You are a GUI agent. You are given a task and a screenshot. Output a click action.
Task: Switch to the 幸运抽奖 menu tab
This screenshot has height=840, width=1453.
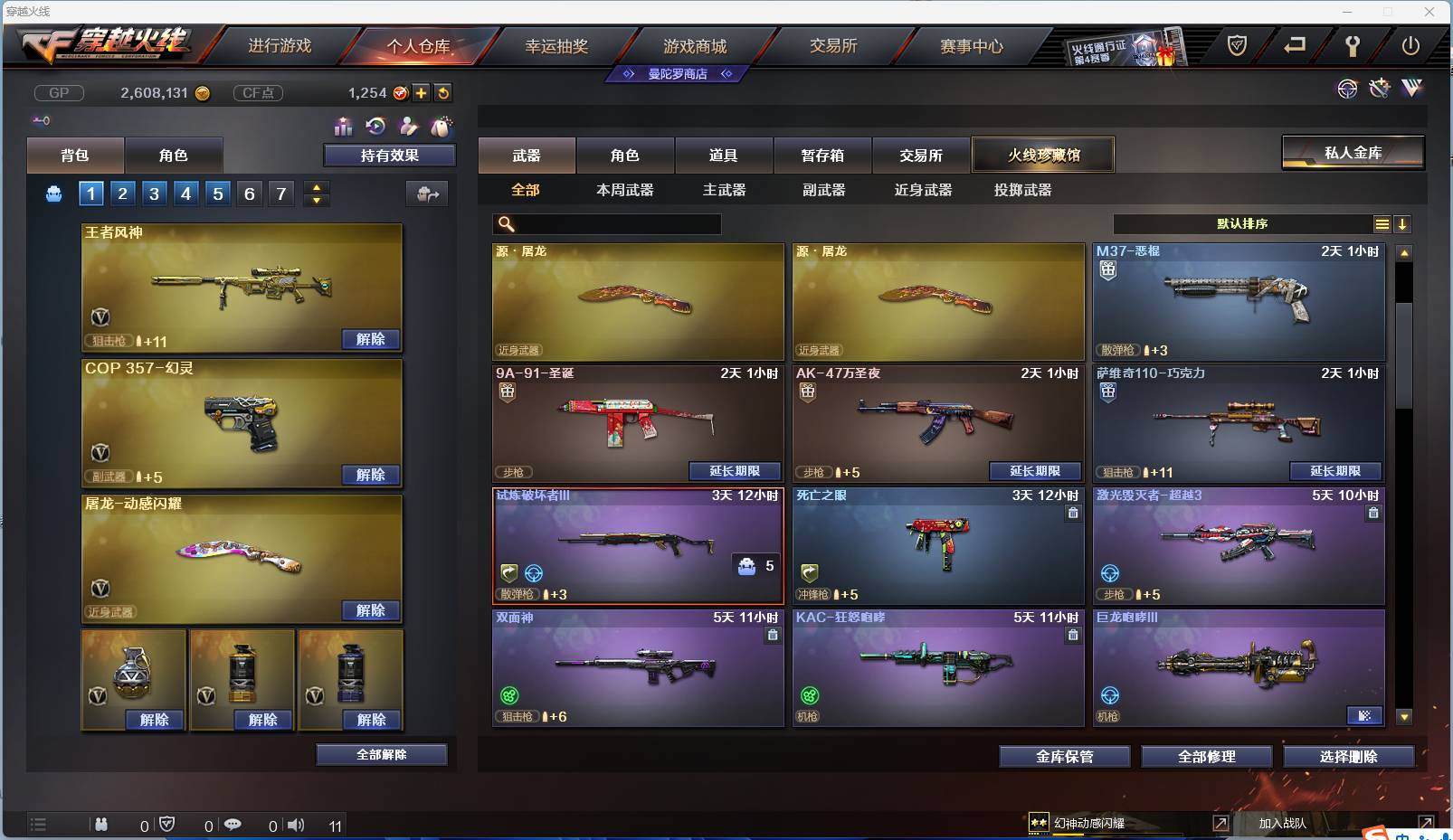pyautogui.click(x=556, y=47)
